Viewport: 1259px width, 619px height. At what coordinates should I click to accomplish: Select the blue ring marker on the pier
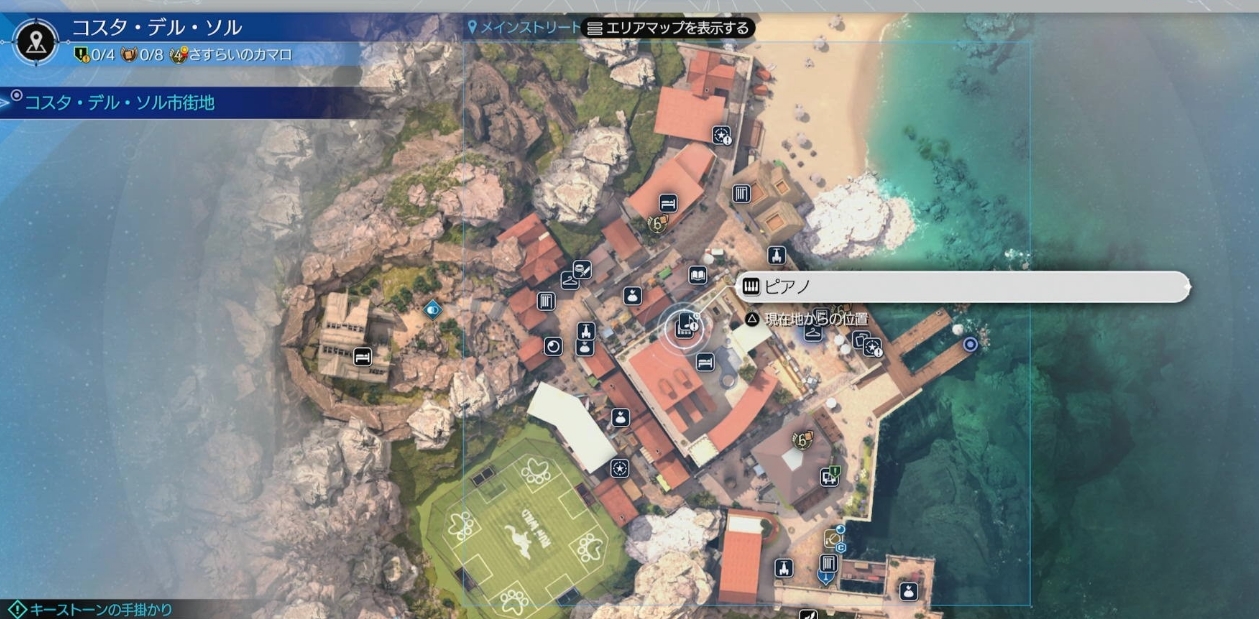coord(969,344)
